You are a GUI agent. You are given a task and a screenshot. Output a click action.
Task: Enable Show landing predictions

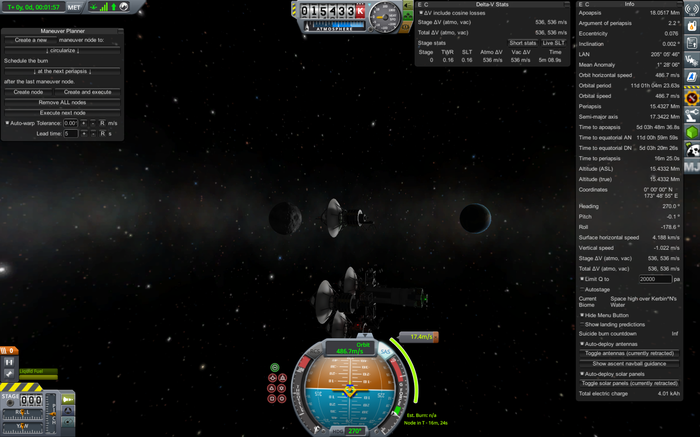tap(582, 324)
